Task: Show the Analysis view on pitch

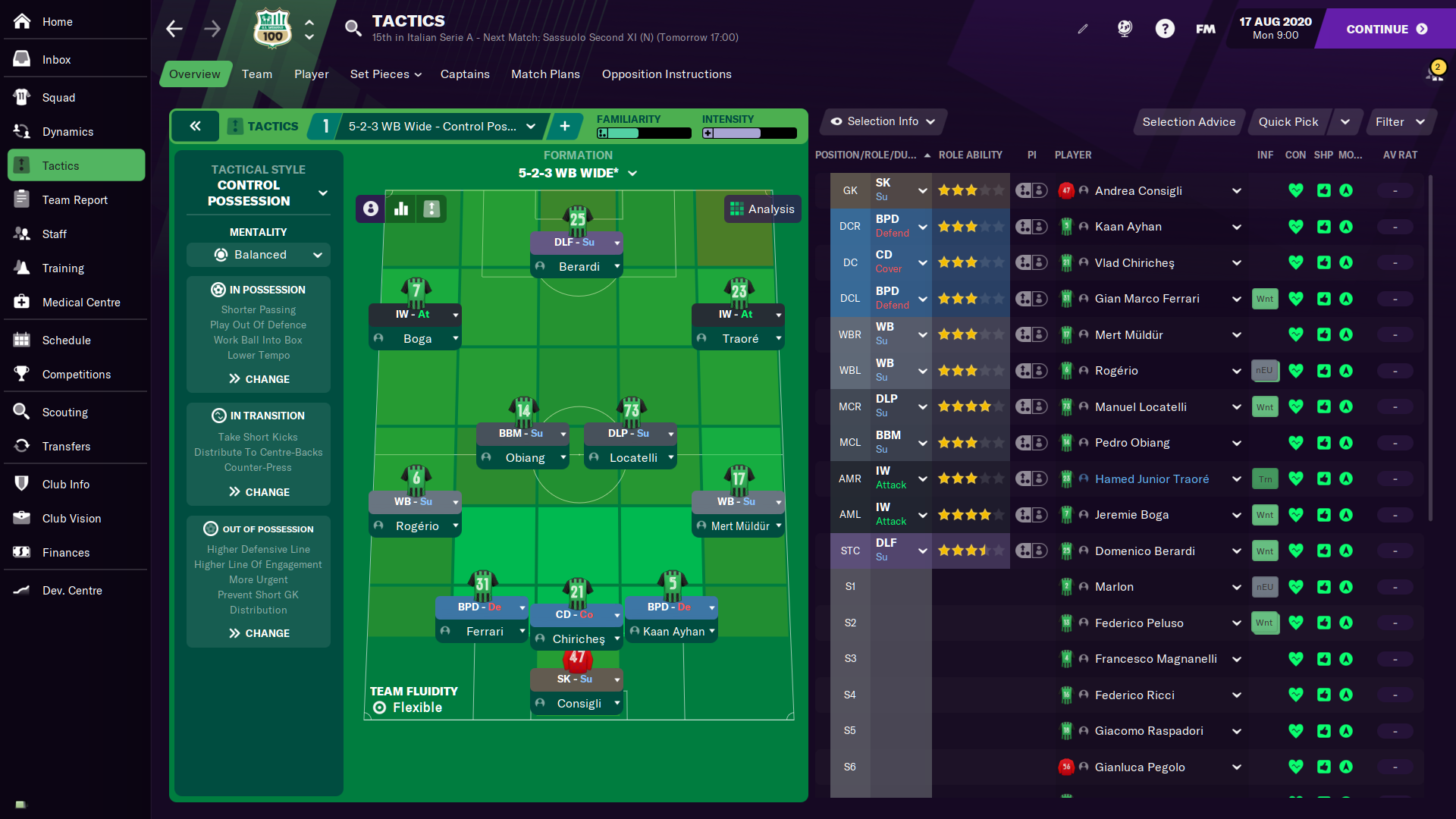Action: click(762, 209)
